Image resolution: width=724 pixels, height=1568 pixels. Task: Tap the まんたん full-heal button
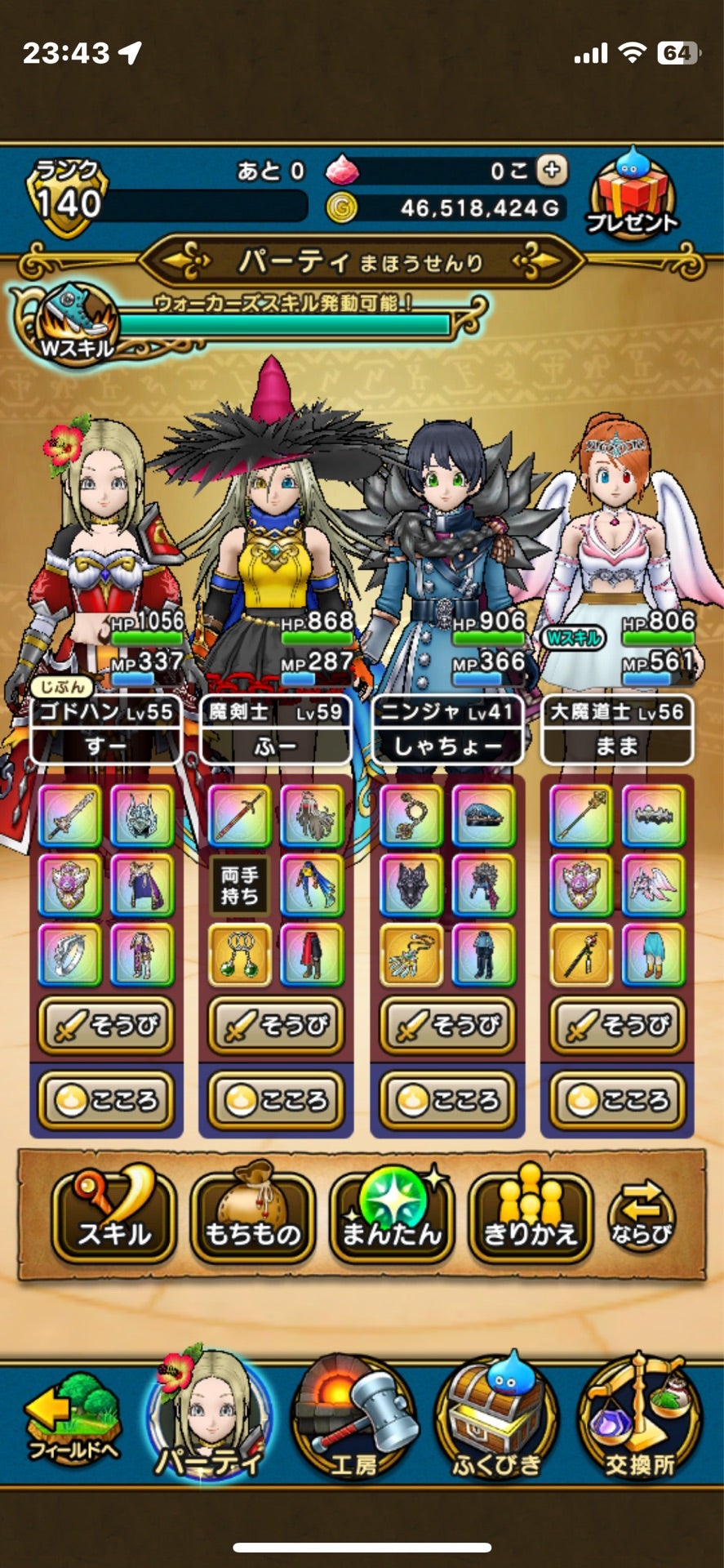tap(392, 1218)
